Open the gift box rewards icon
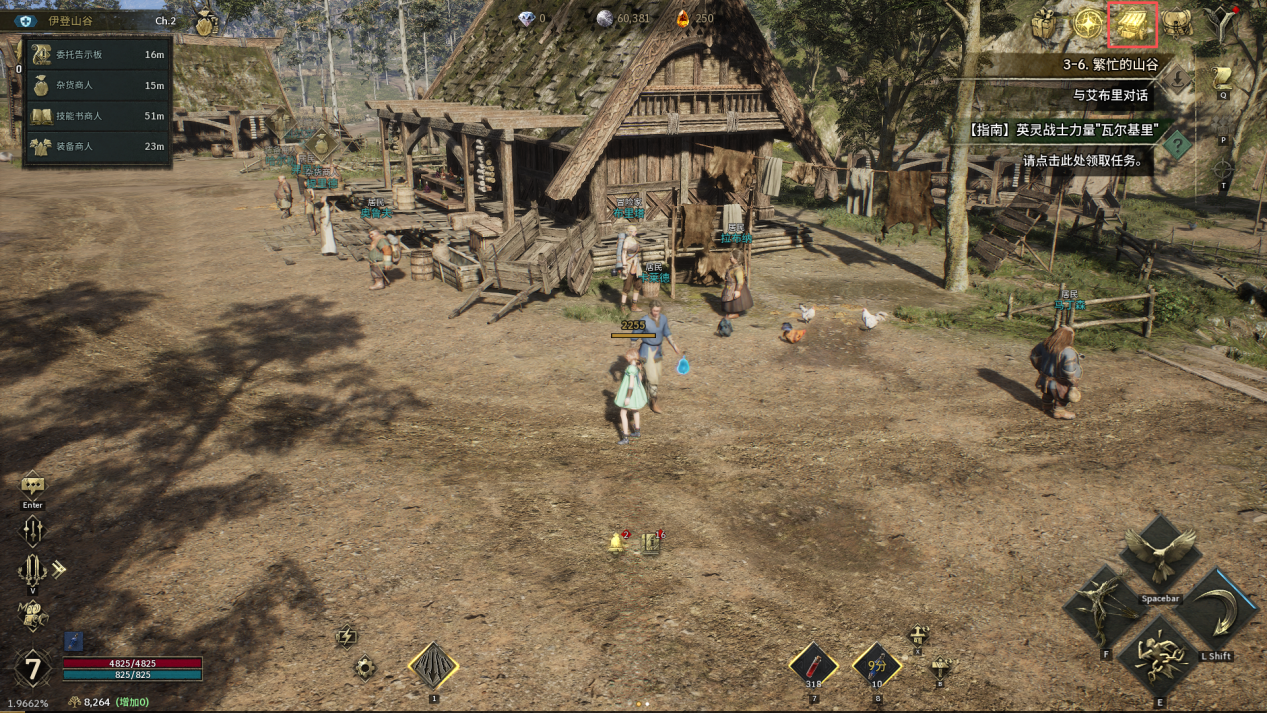Screen dimensions: 1267x713 pyautogui.click(x=1045, y=24)
